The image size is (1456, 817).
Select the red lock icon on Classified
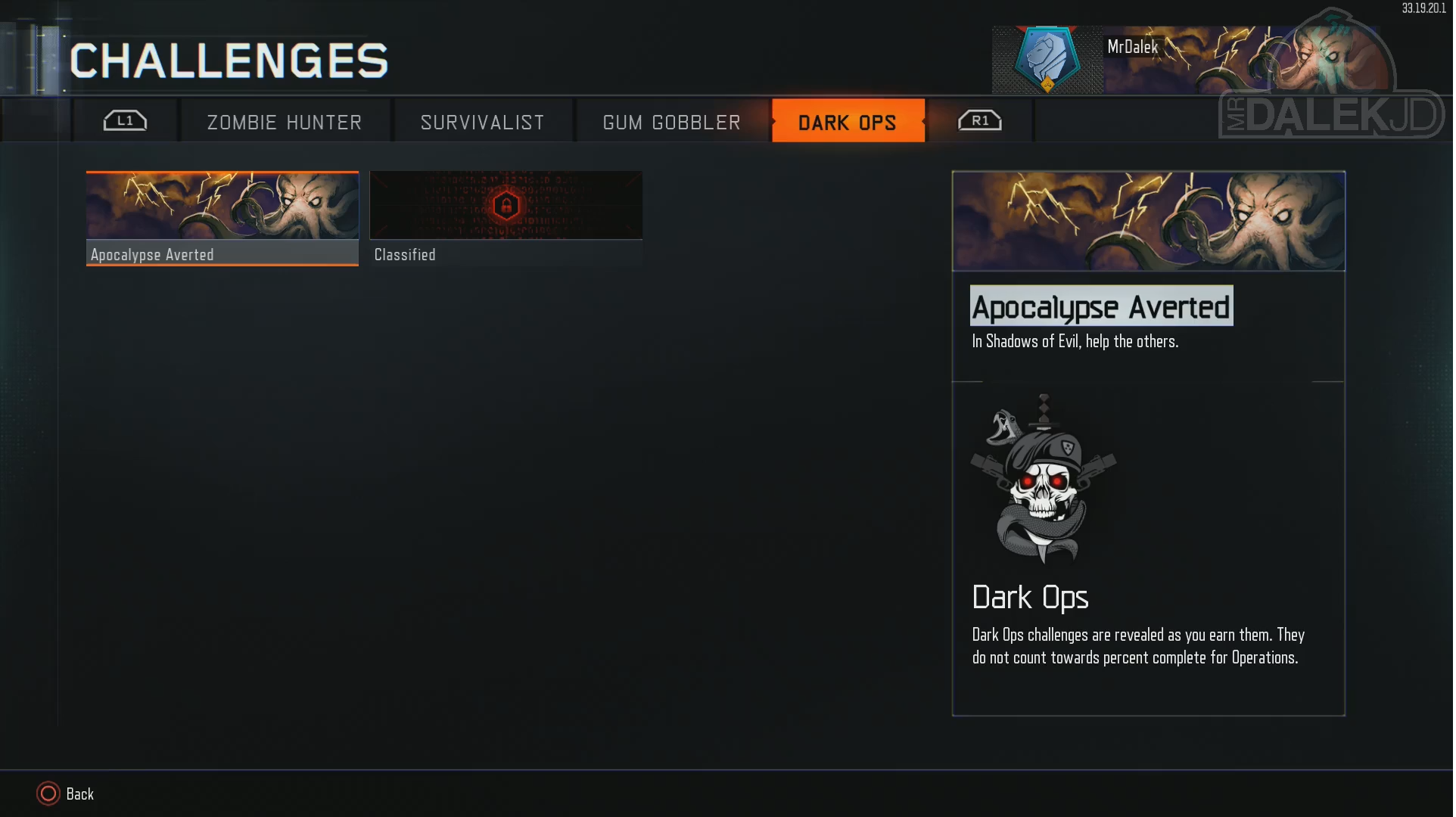[506, 205]
